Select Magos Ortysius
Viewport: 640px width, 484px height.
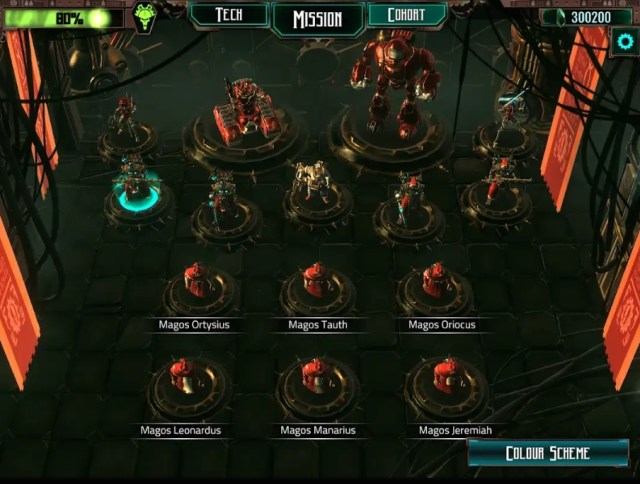click(x=197, y=284)
